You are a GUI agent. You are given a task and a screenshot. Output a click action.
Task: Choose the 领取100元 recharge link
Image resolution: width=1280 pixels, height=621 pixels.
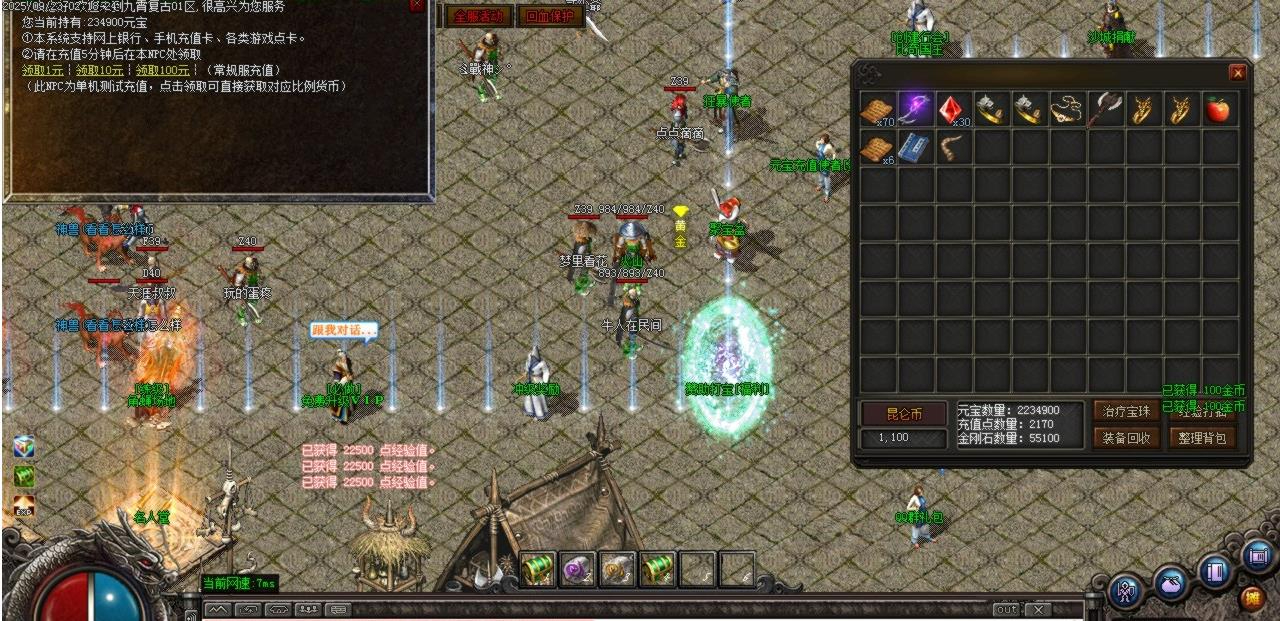(163, 70)
